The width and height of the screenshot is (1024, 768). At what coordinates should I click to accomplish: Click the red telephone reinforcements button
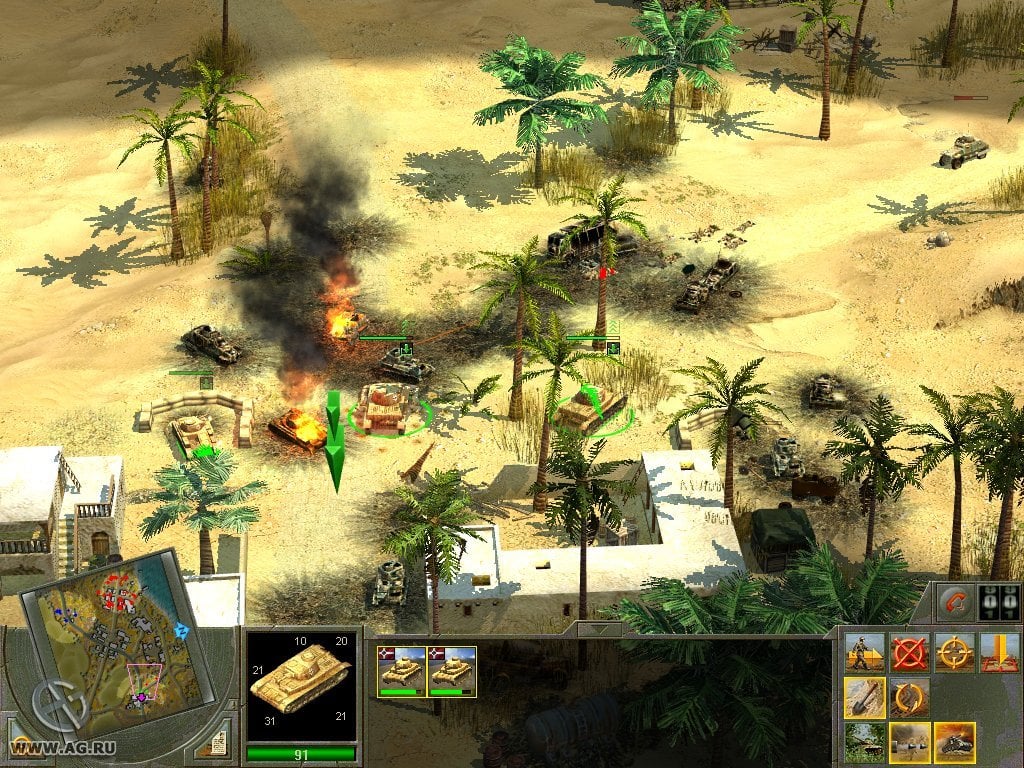pyautogui.click(x=953, y=603)
